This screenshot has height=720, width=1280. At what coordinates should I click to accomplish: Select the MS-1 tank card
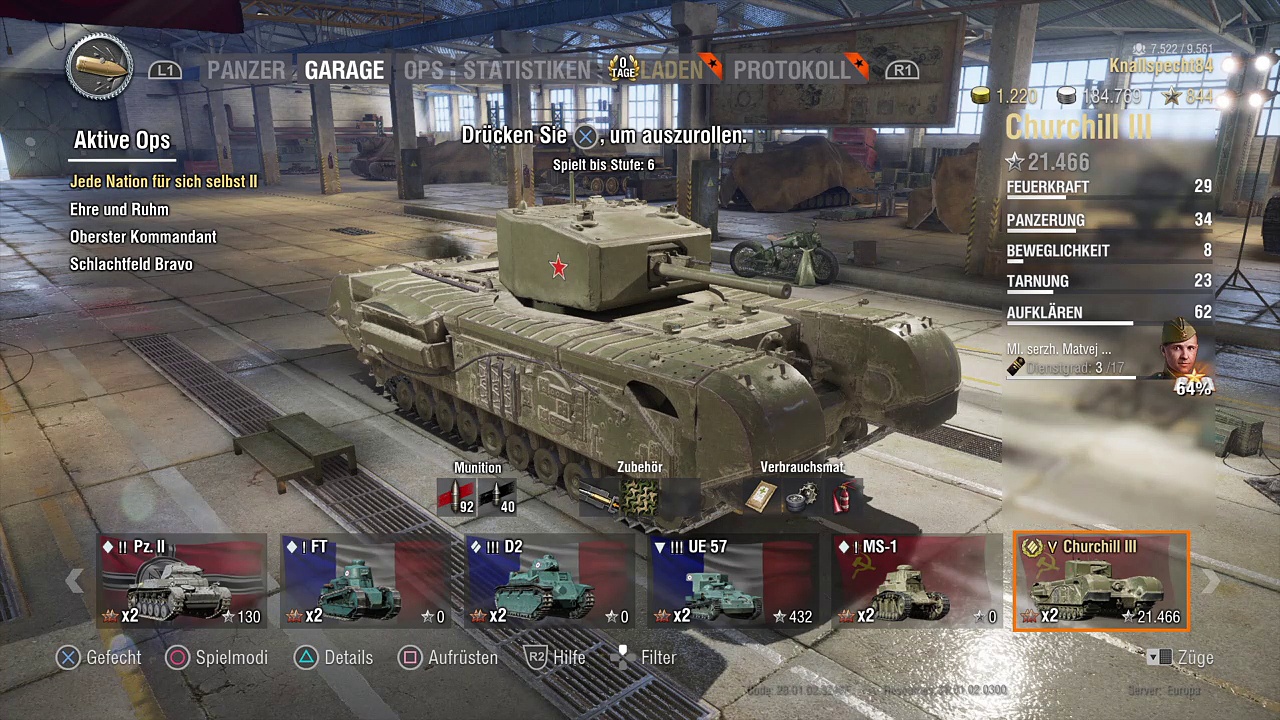918,582
